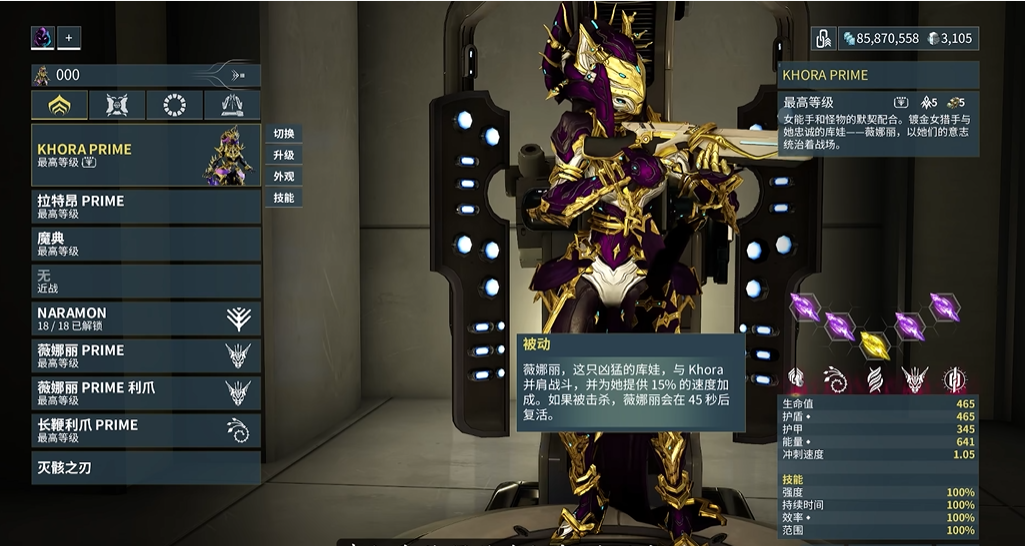Click the 切换 (switch) button
Image resolution: width=1025 pixels, height=546 pixels.
284,134
